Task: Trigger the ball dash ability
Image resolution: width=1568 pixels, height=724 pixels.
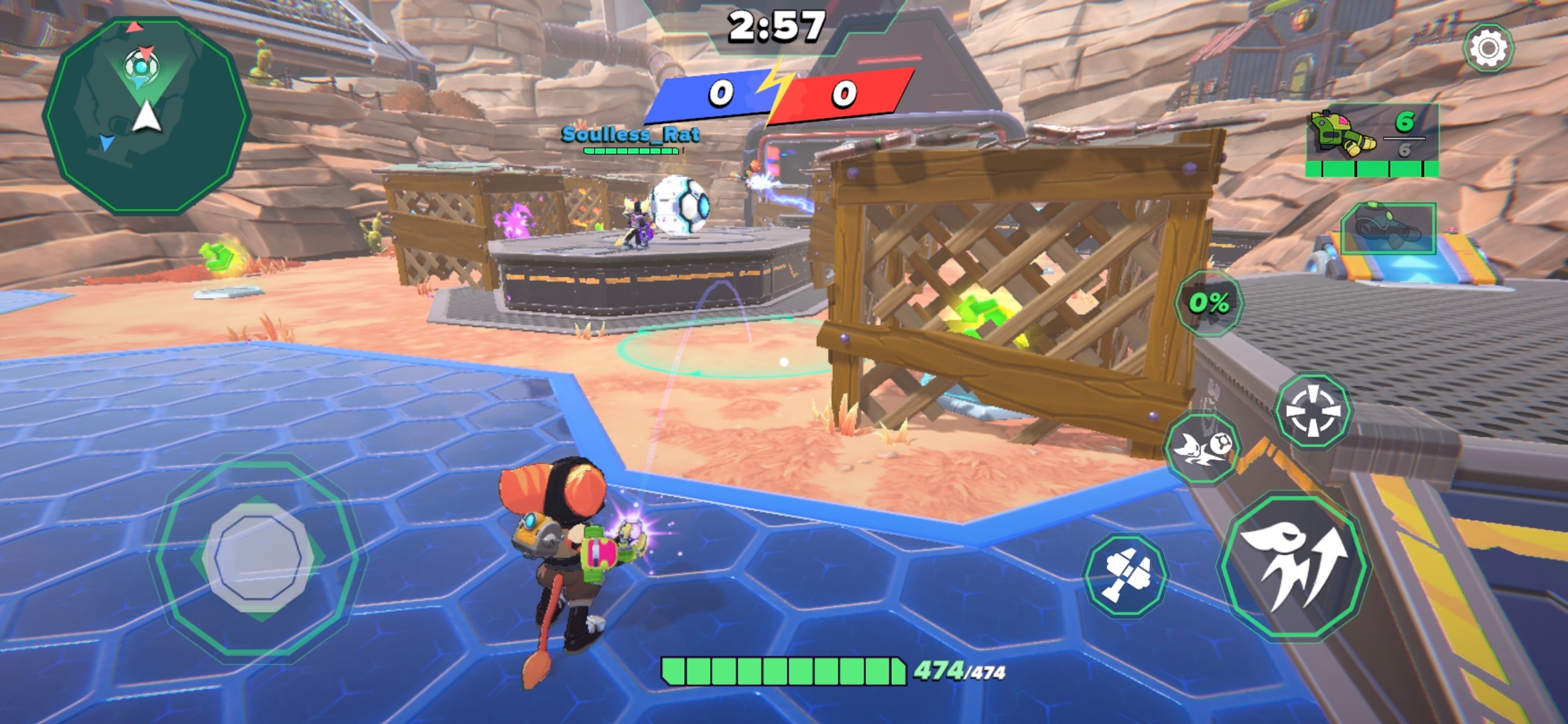Action: click(1203, 448)
